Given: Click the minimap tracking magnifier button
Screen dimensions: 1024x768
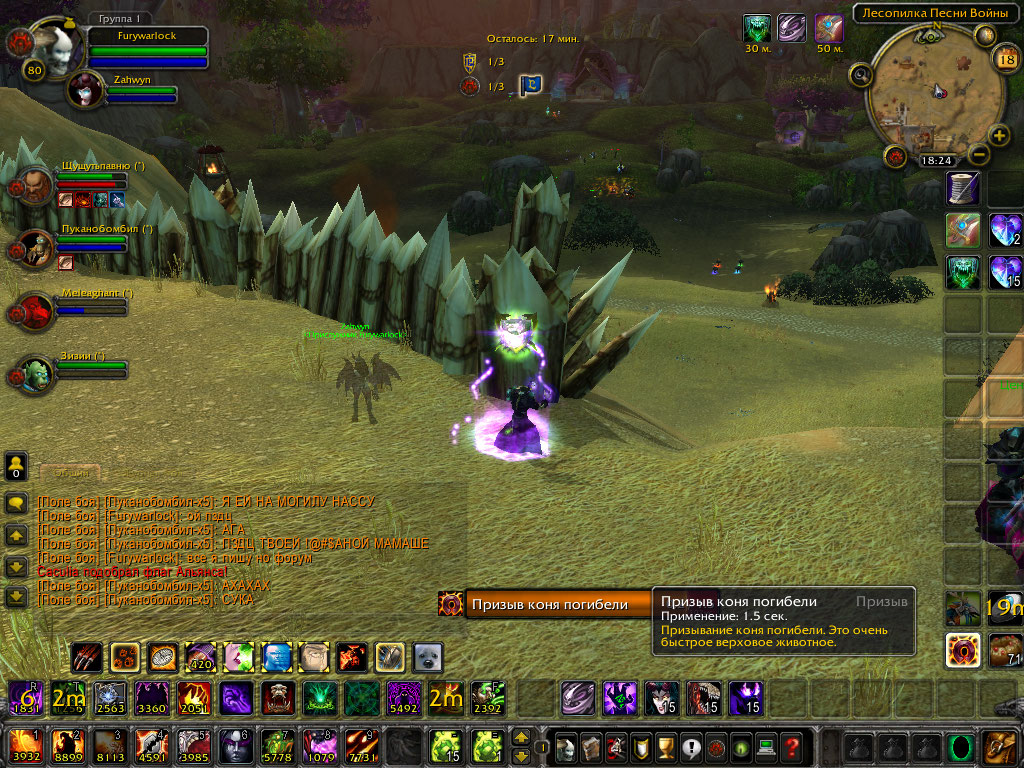Looking at the screenshot, I should click(861, 75).
